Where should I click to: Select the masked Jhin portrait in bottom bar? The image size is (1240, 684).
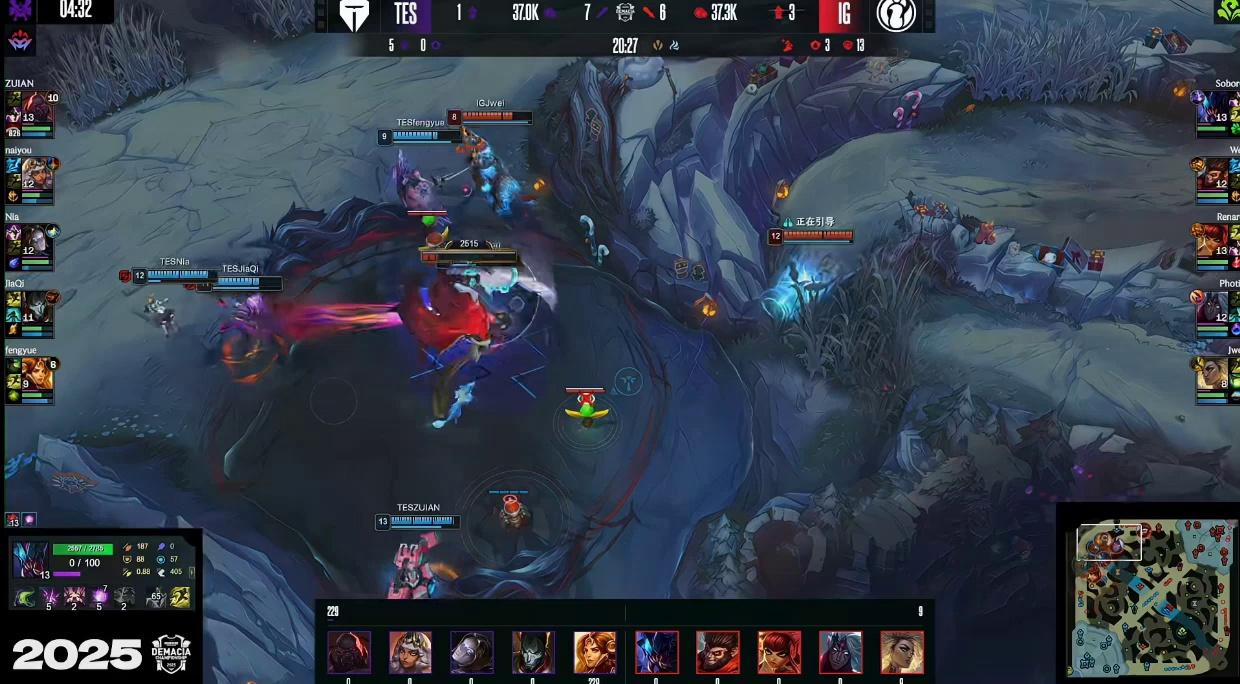click(533, 652)
